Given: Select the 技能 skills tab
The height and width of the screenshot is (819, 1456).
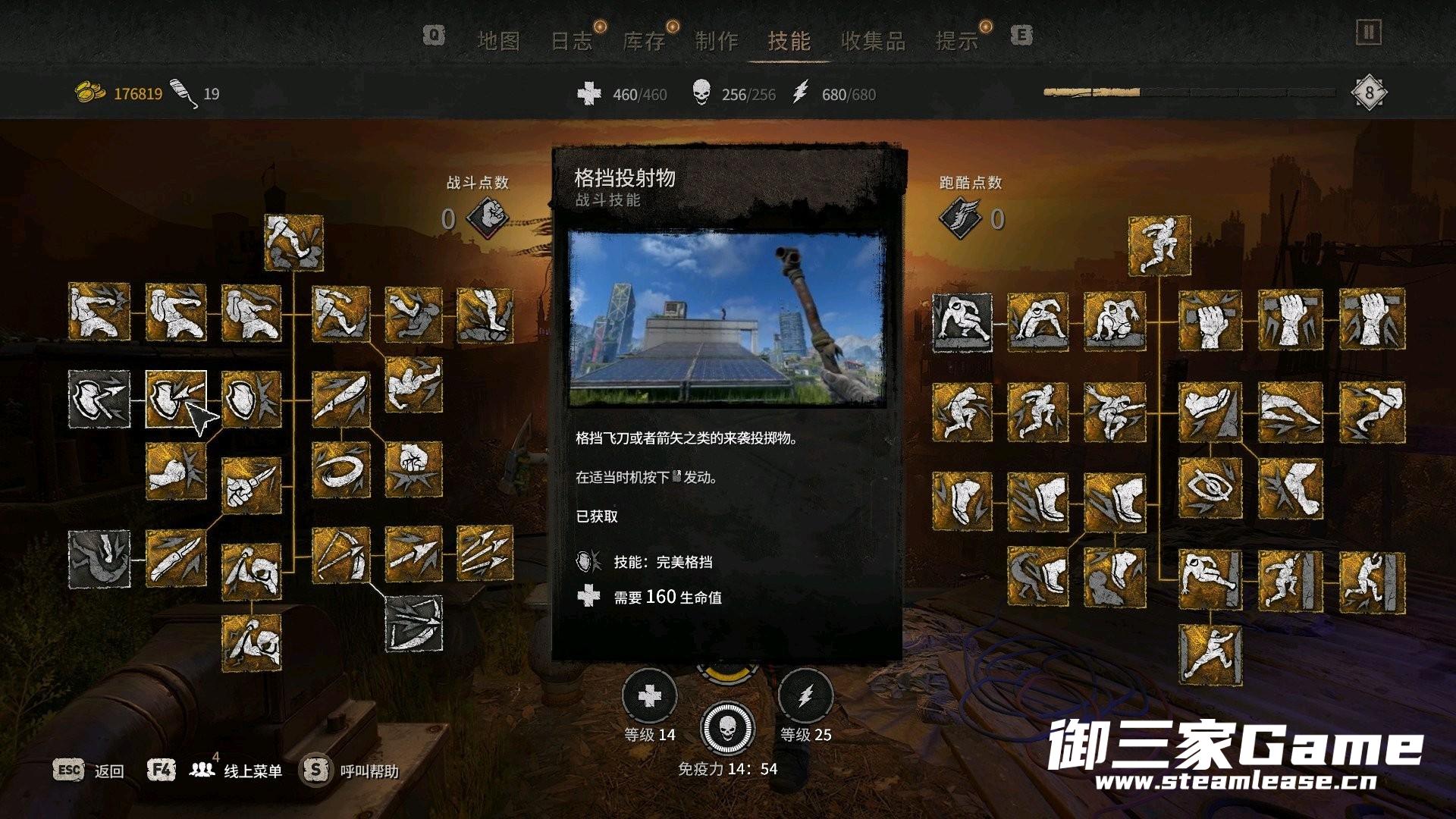Looking at the screenshot, I should coord(789,41).
